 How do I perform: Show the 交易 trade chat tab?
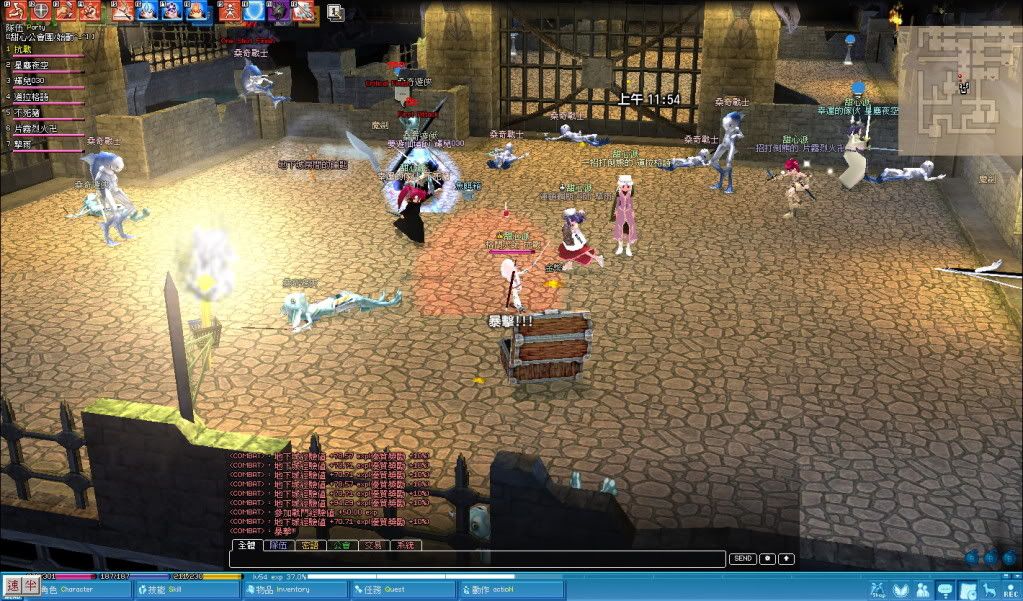click(x=373, y=546)
